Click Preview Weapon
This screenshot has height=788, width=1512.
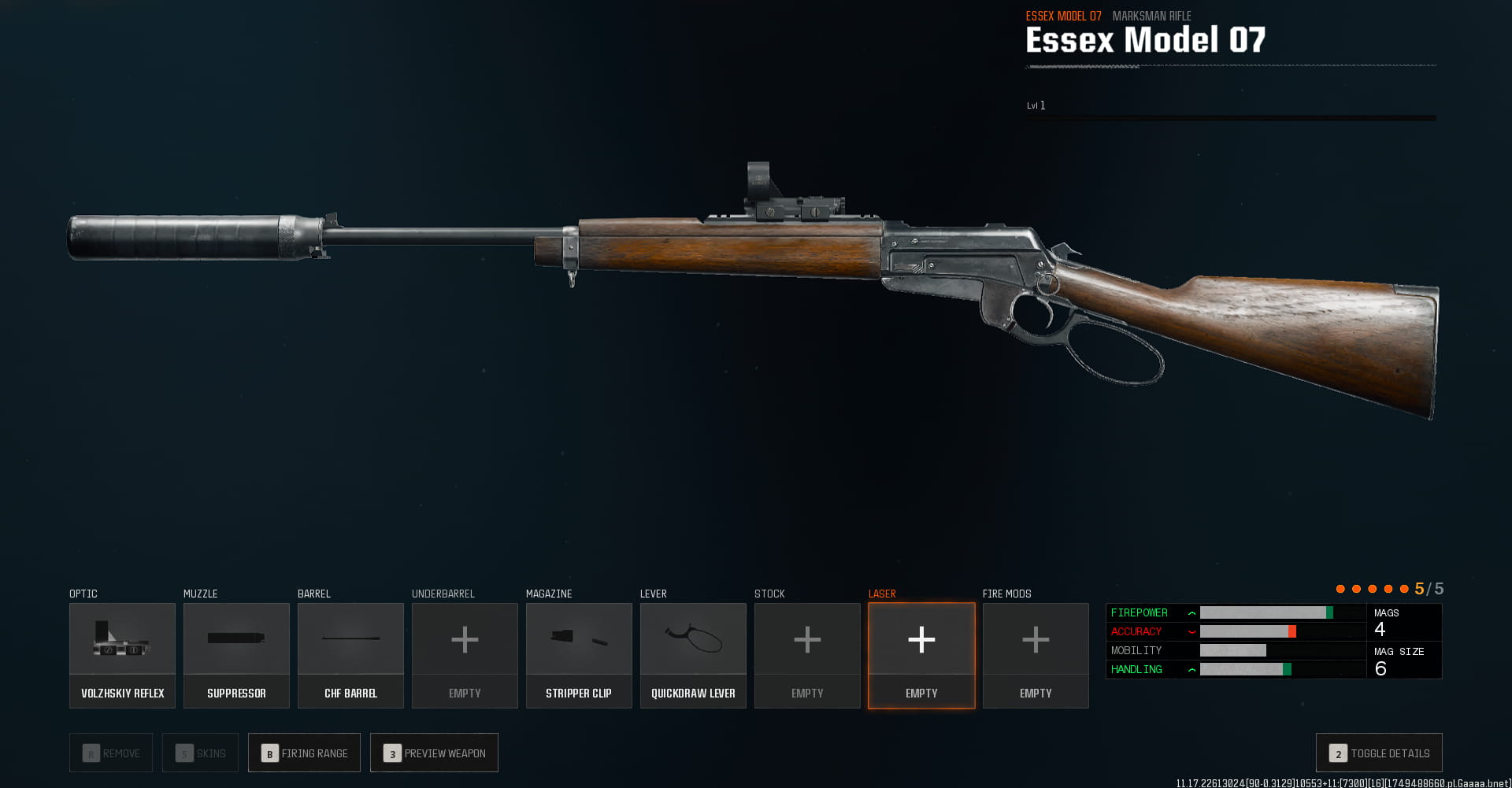434,753
